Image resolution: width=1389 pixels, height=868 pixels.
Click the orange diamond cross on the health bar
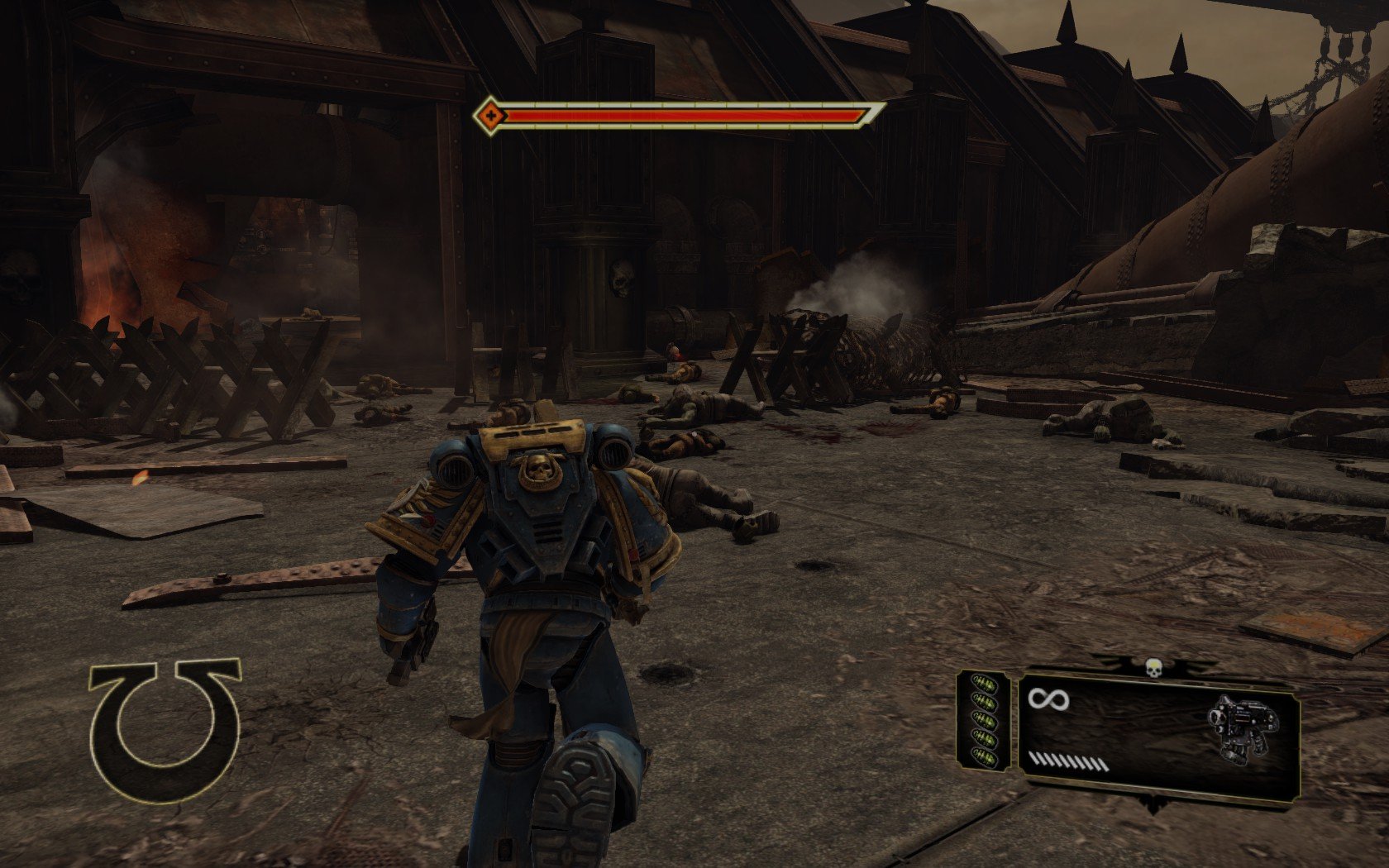point(491,116)
